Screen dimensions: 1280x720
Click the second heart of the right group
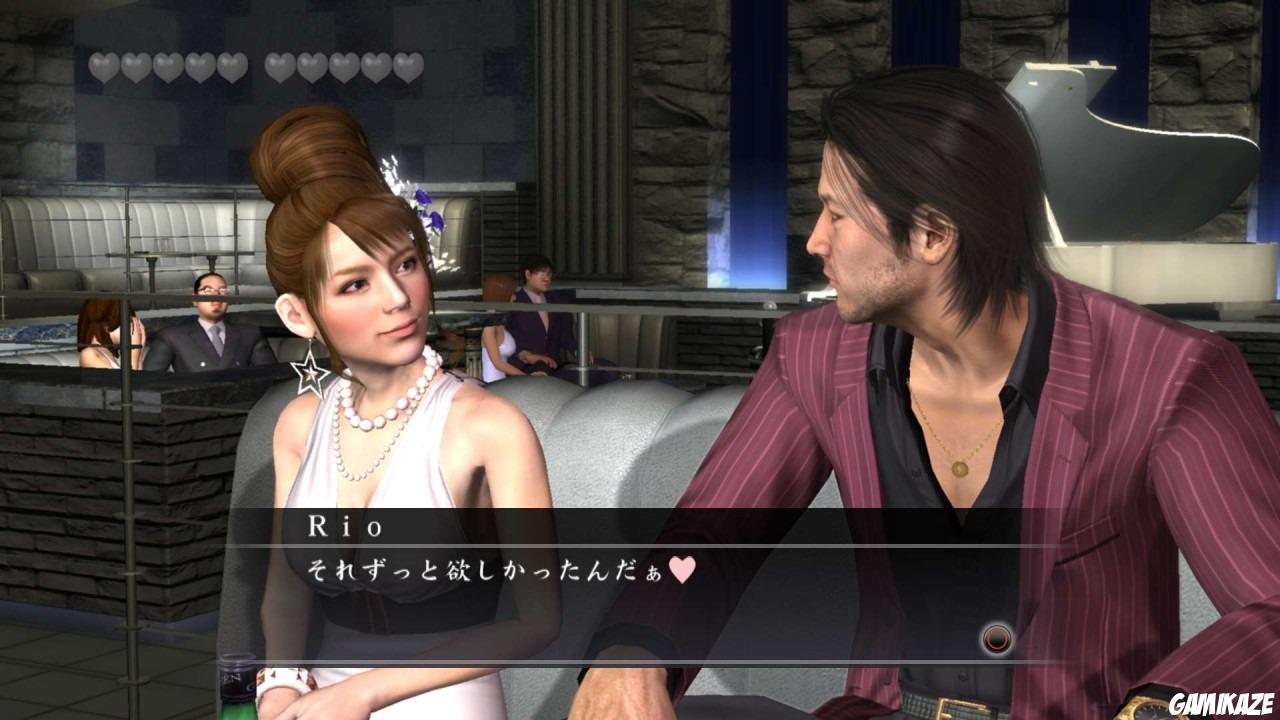click(310, 63)
